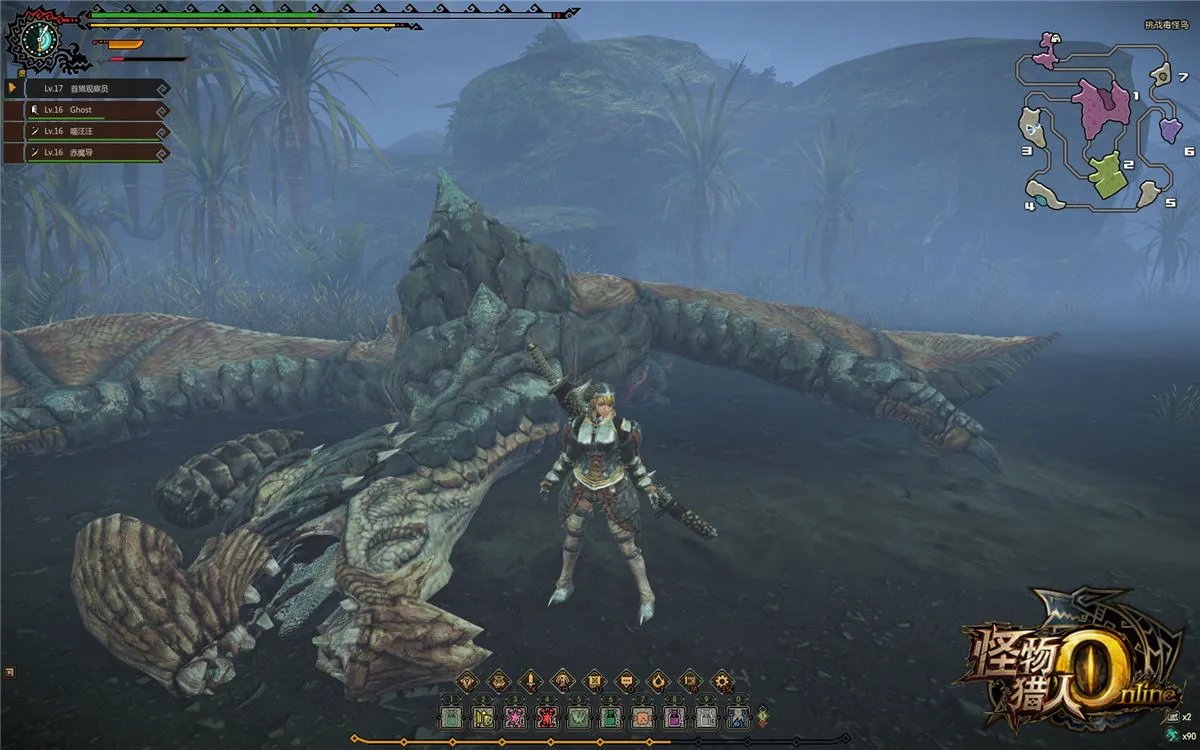Viewport: 1200px width, 750px height.
Task: Open the gear settings menu icon
Action: [722, 682]
